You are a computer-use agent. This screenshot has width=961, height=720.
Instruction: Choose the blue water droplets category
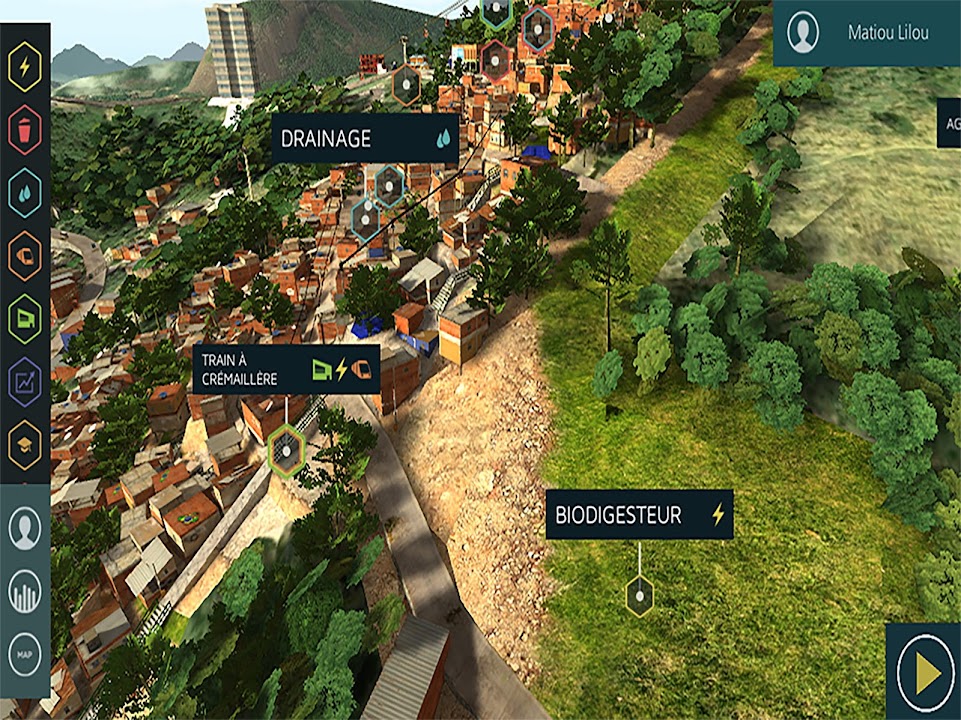[25, 193]
